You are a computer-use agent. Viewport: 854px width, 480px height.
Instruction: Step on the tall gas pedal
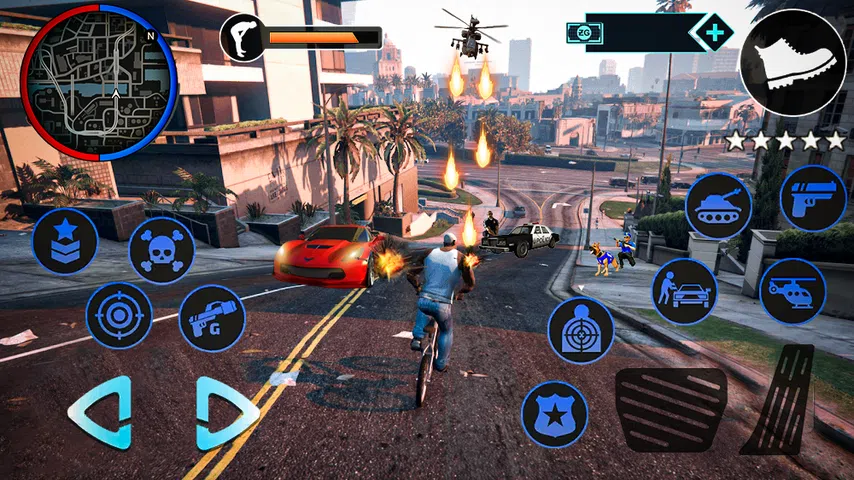pyautogui.click(x=783, y=400)
